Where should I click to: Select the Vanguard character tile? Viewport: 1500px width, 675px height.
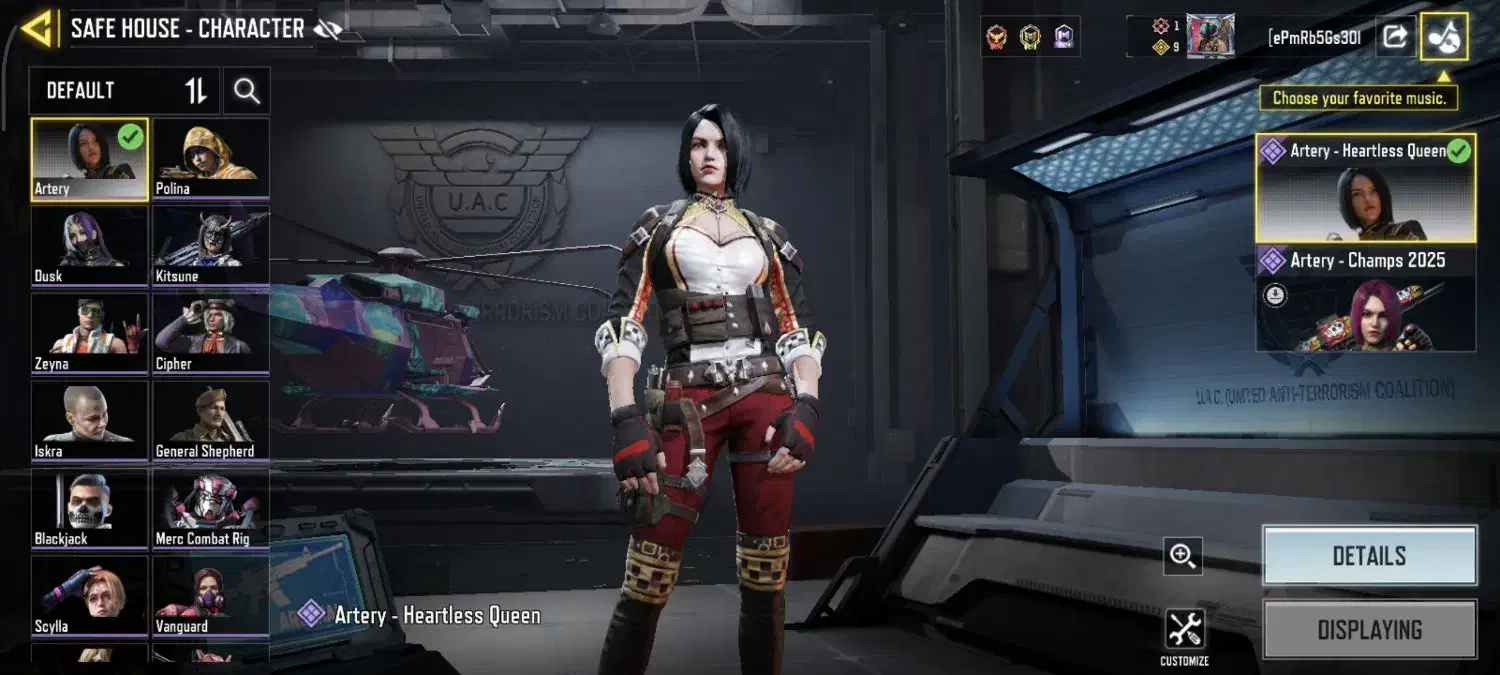(211, 596)
